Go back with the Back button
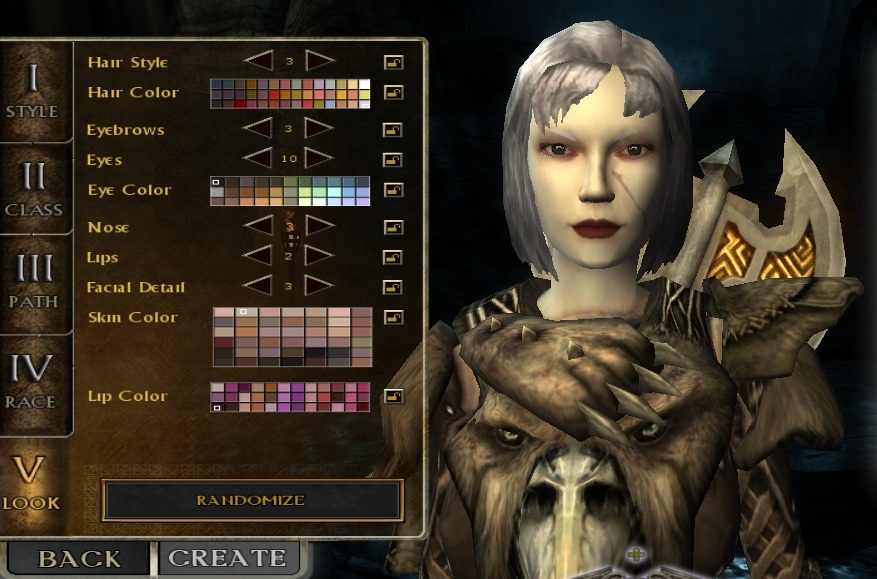Viewport: 877px width, 579px height. coord(79,558)
